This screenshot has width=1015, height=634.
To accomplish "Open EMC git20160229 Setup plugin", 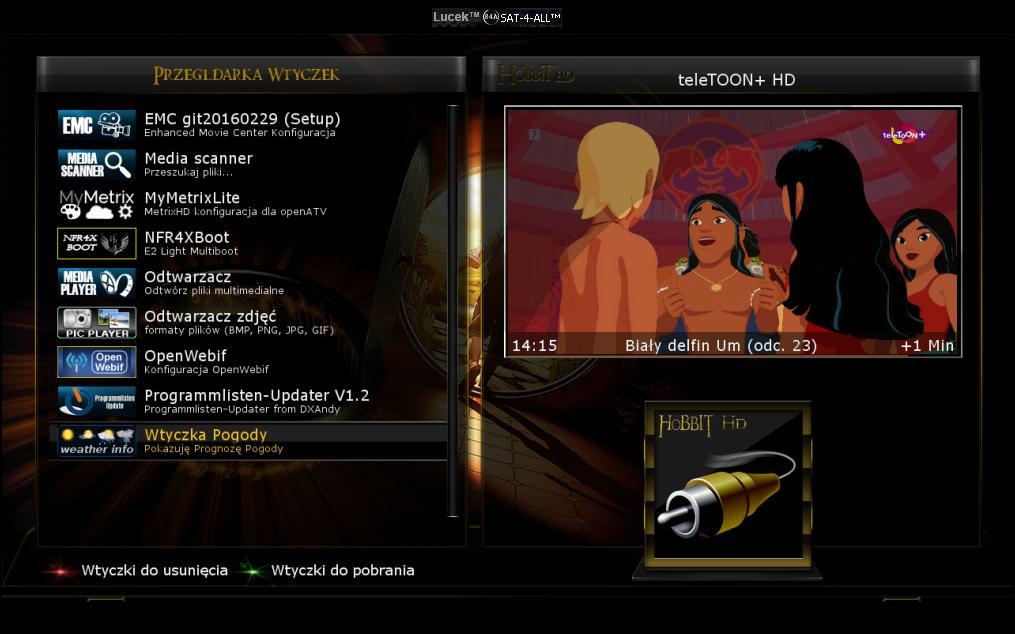I will (x=242, y=124).
